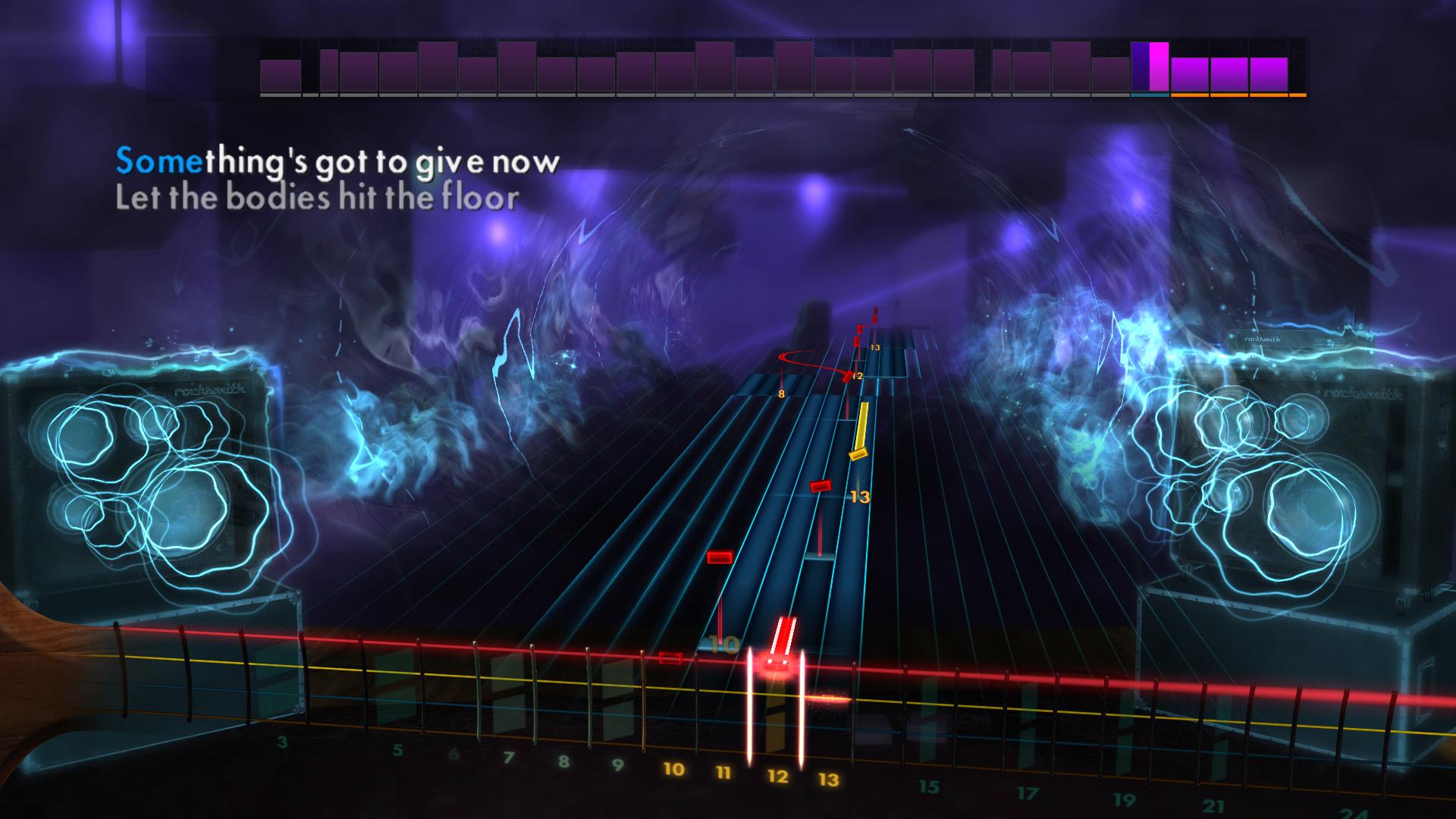Select the red note marker labeled 12
The image size is (1456, 819).
848,375
